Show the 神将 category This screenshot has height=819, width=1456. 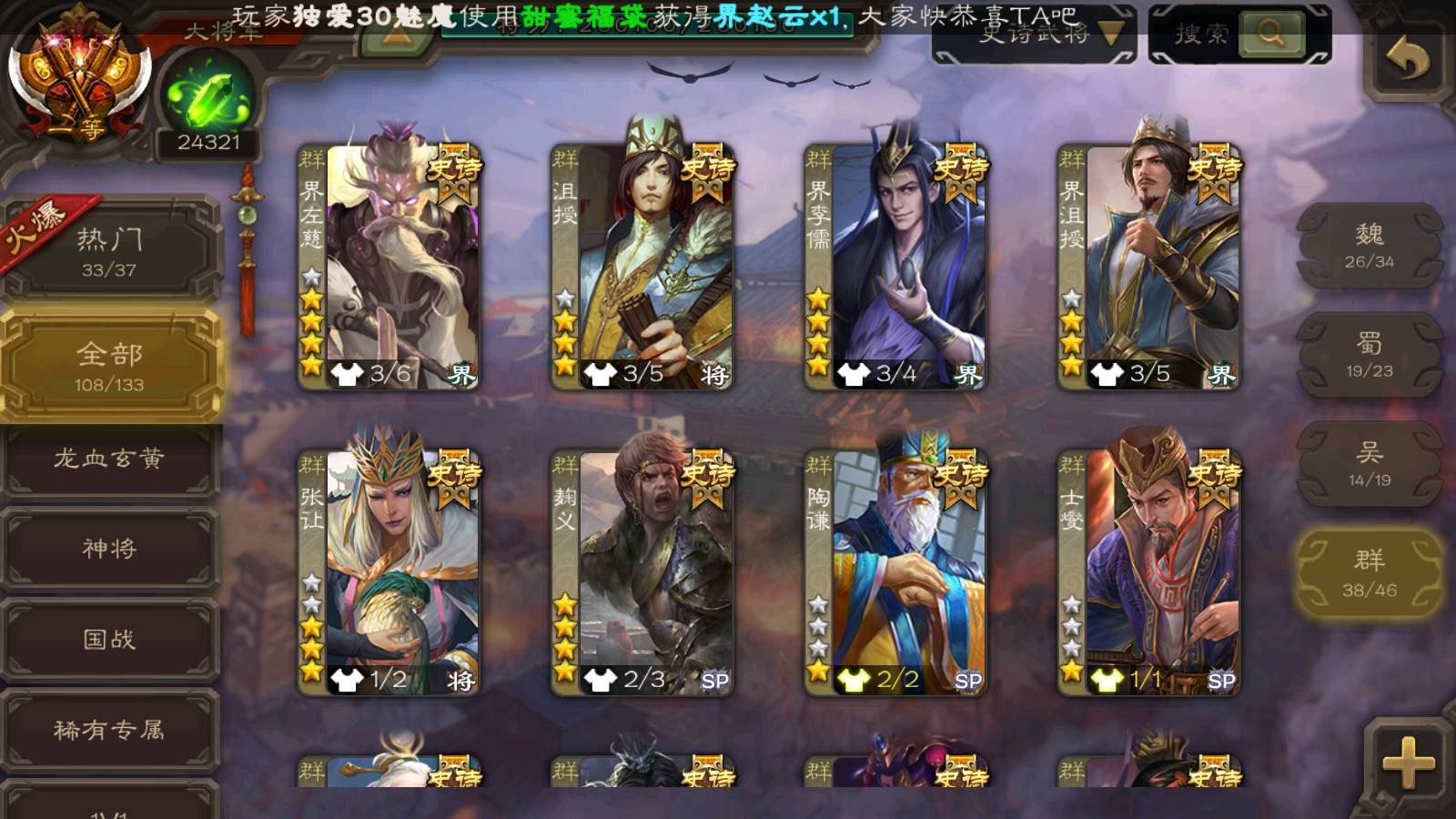[109, 549]
